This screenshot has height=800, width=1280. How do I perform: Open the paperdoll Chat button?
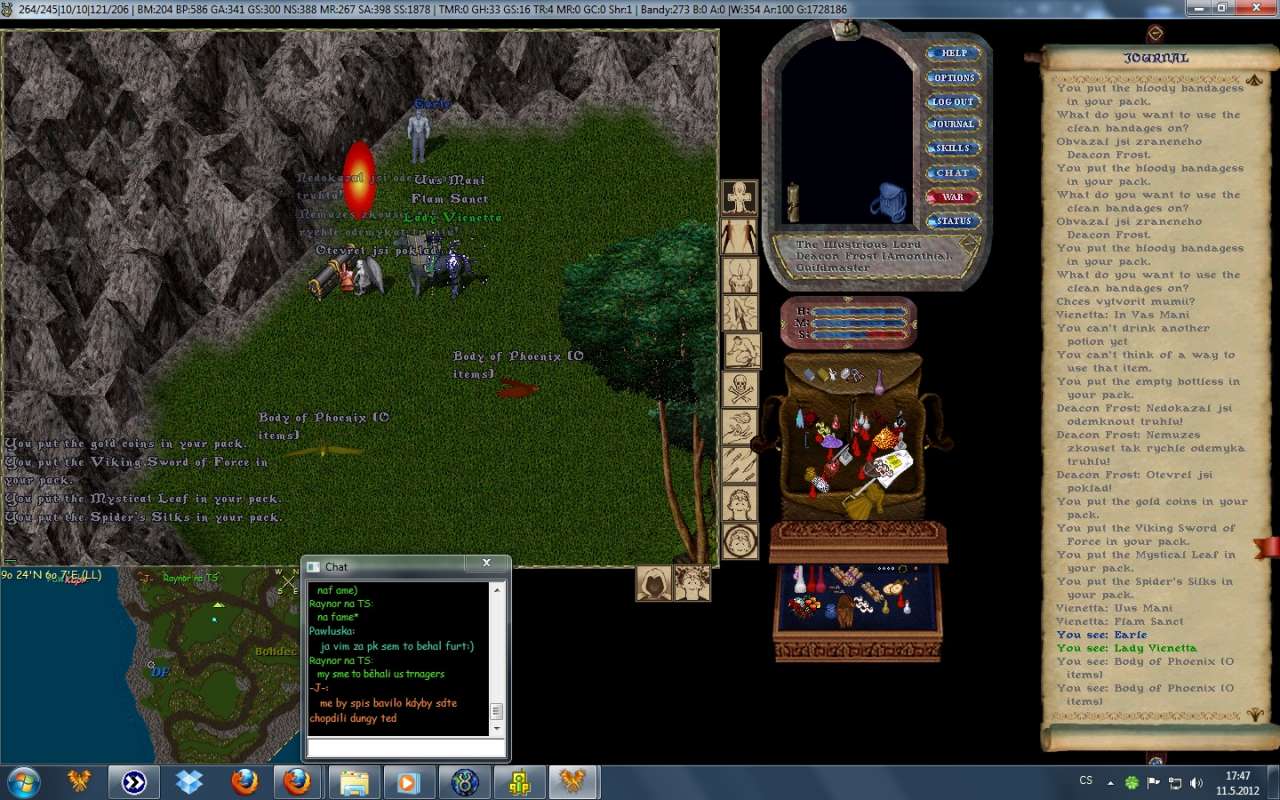point(953,172)
